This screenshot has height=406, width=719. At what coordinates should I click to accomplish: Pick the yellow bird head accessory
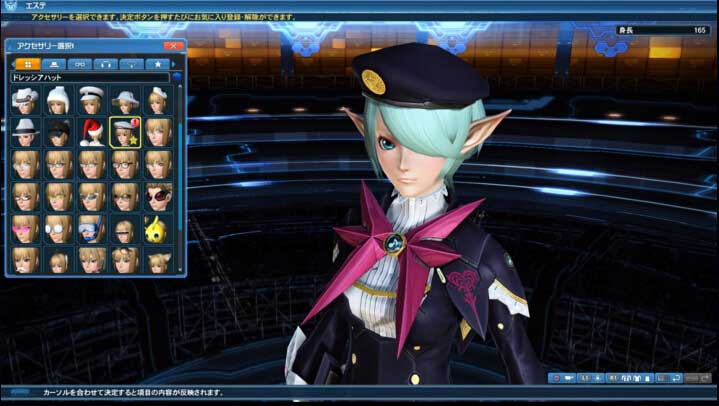157,228
